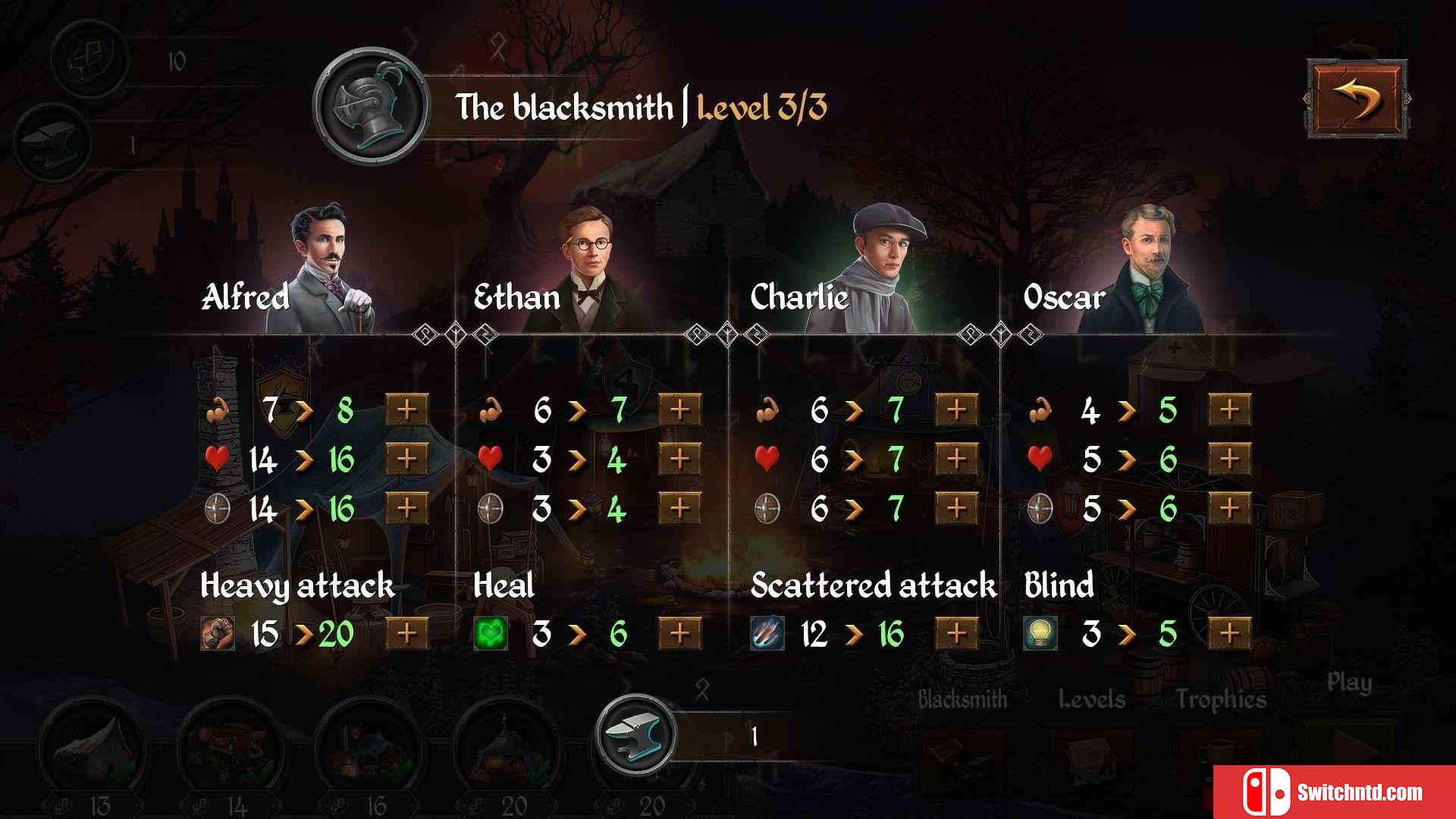This screenshot has height=819, width=1456.
Task: Raise Oscar's health stat
Action: (1229, 459)
